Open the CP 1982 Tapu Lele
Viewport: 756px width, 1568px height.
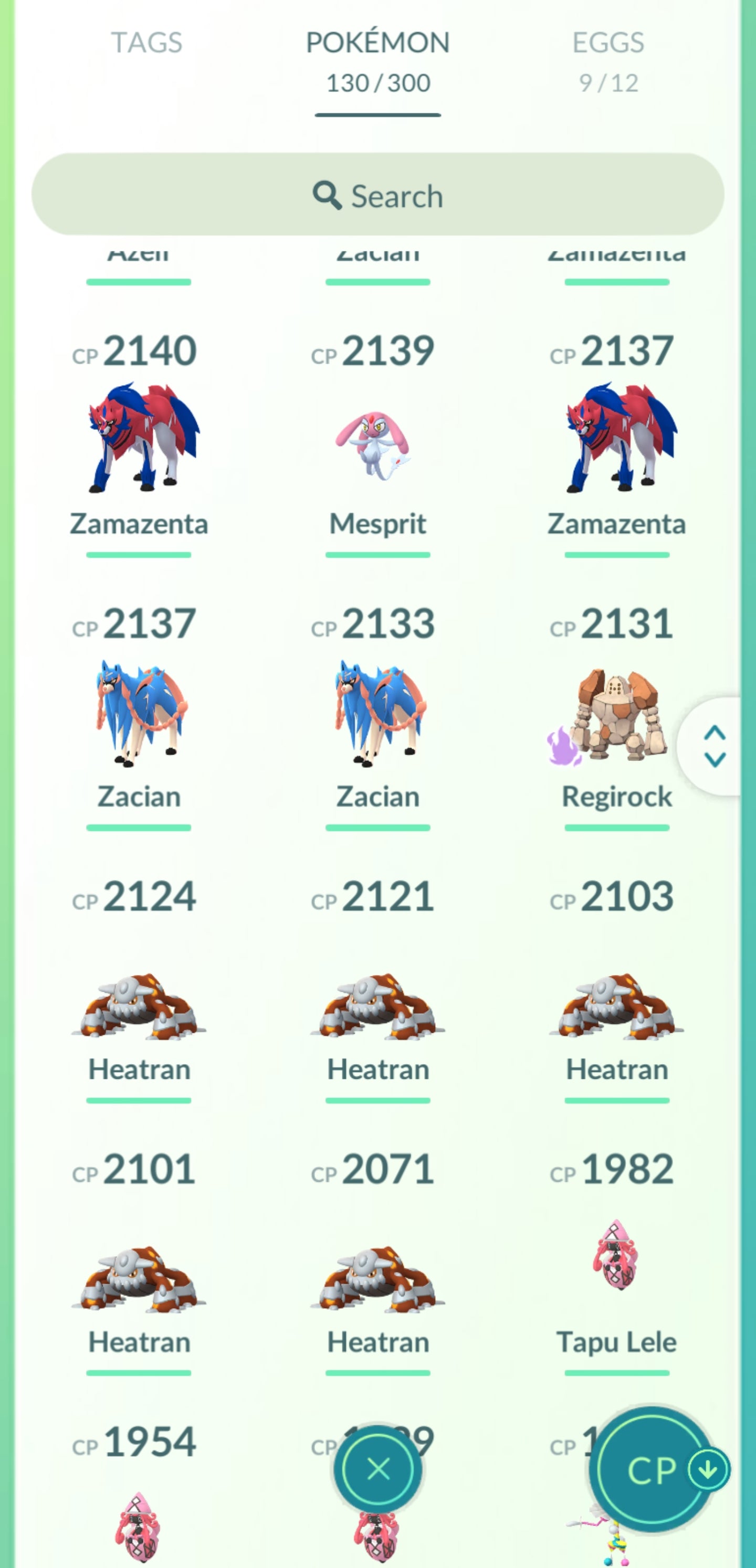pos(616,1260)
